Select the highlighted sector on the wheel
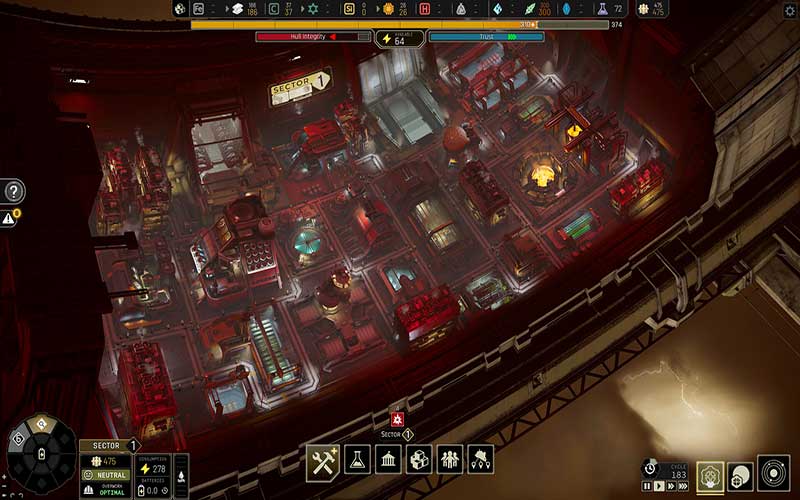Screen dimensions: 800x500 42,426
